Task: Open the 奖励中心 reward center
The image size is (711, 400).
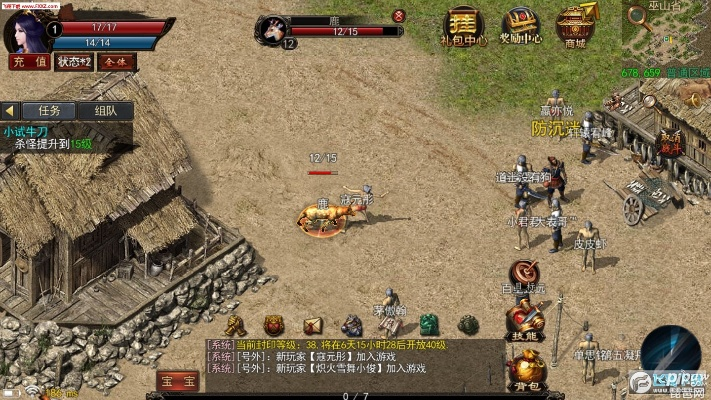Action: (520, 27)
